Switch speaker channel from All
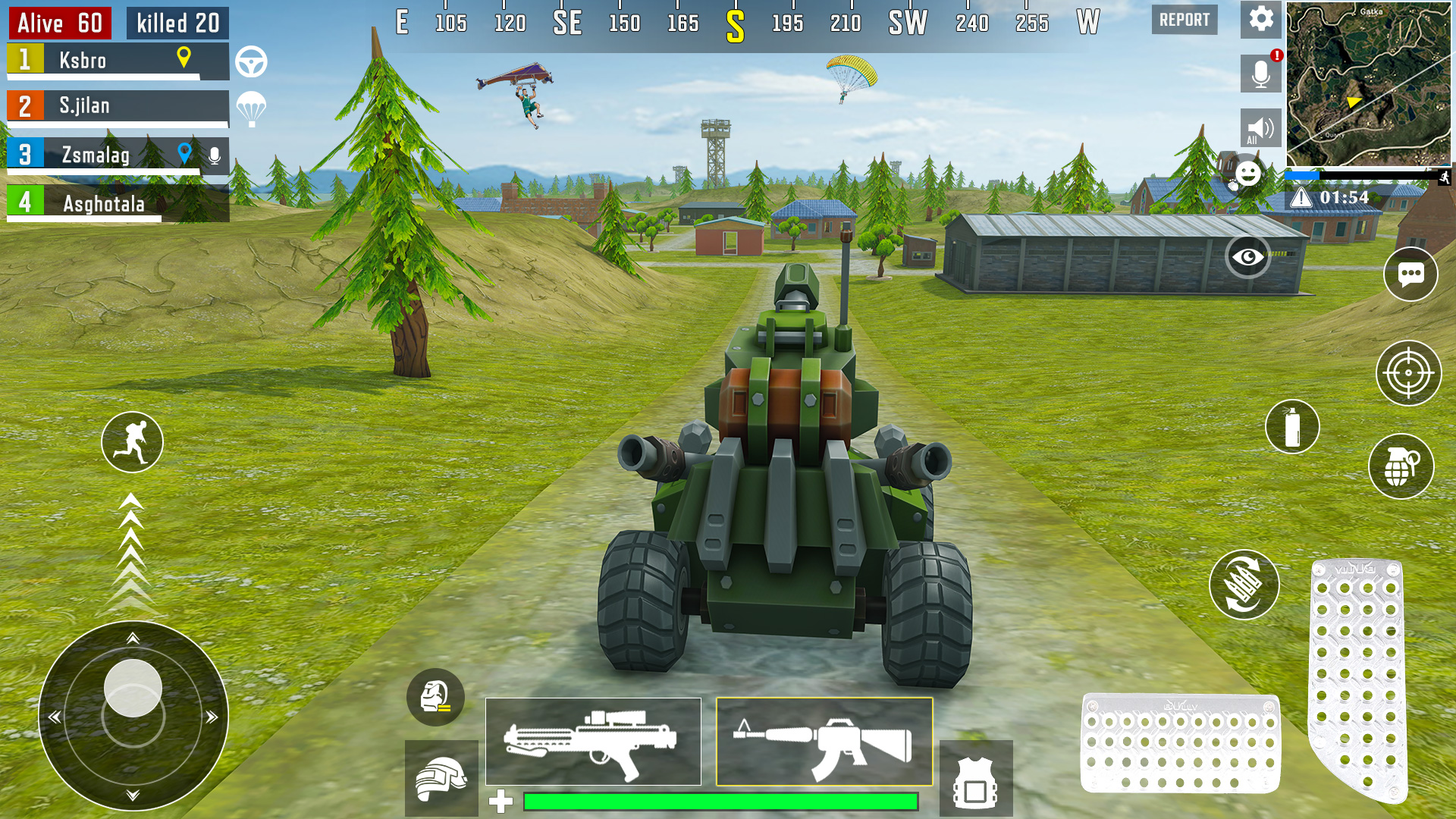This screenshot has height=819, width=1456. [x=1260, y=127]
